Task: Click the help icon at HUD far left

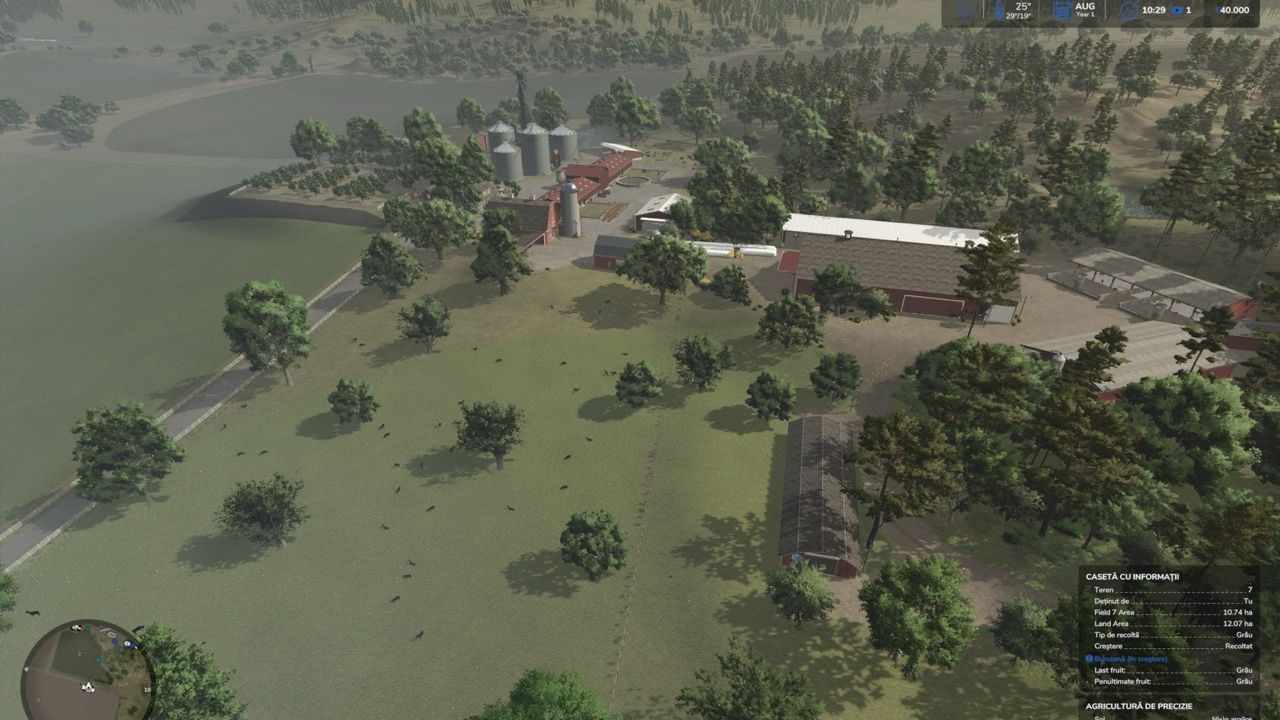Action: 965,9
